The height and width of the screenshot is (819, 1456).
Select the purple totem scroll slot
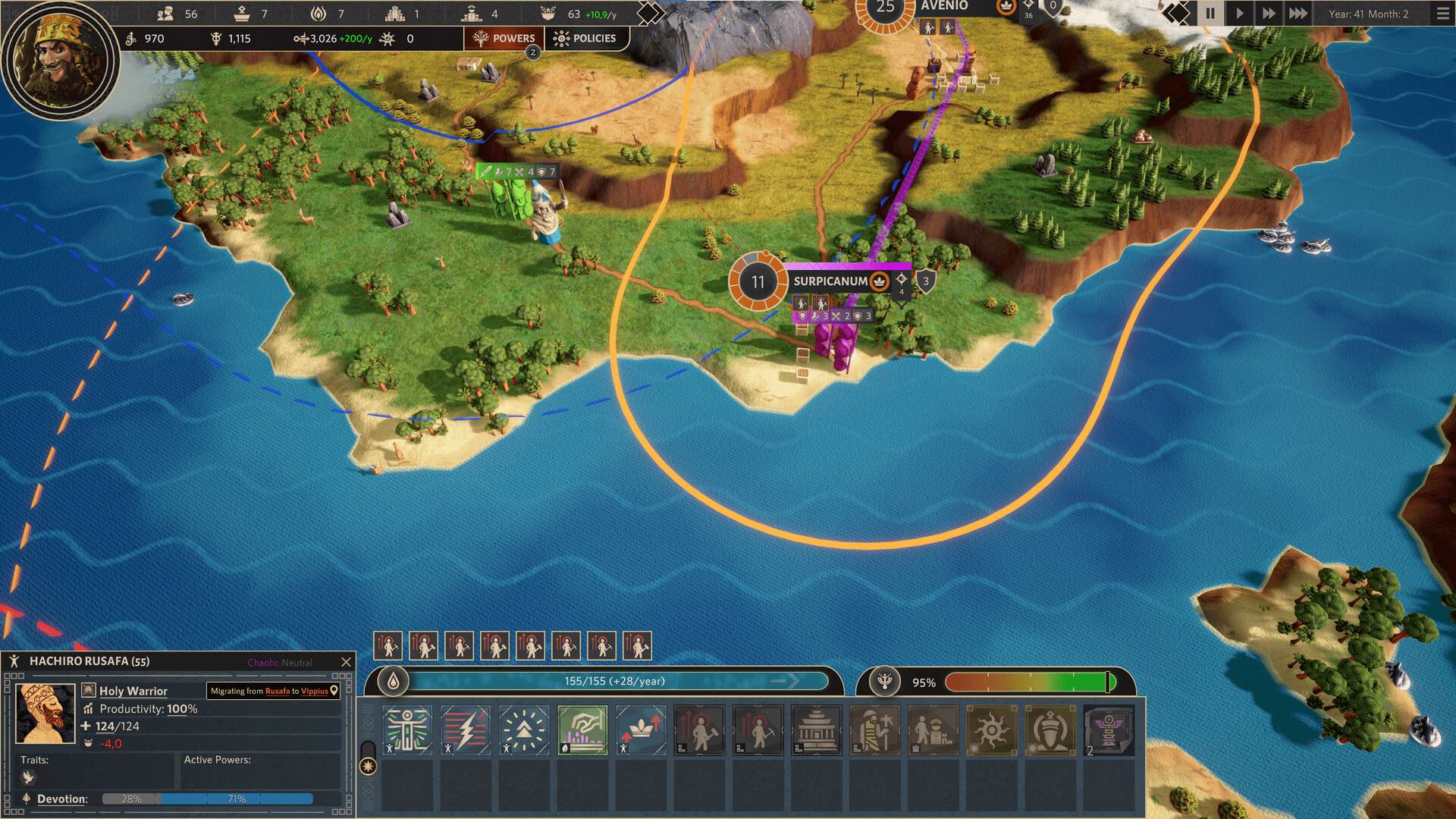(1108, 730)
